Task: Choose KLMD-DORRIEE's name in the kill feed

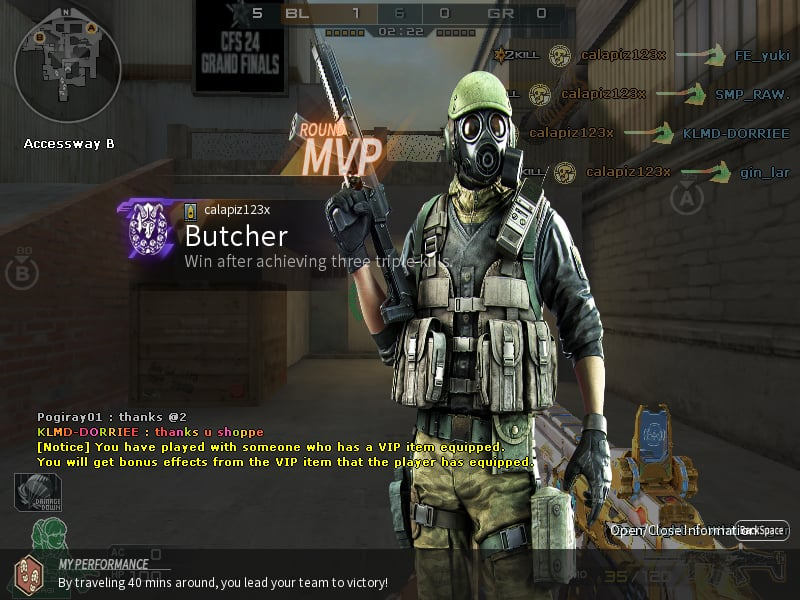Action: (736, 132)
